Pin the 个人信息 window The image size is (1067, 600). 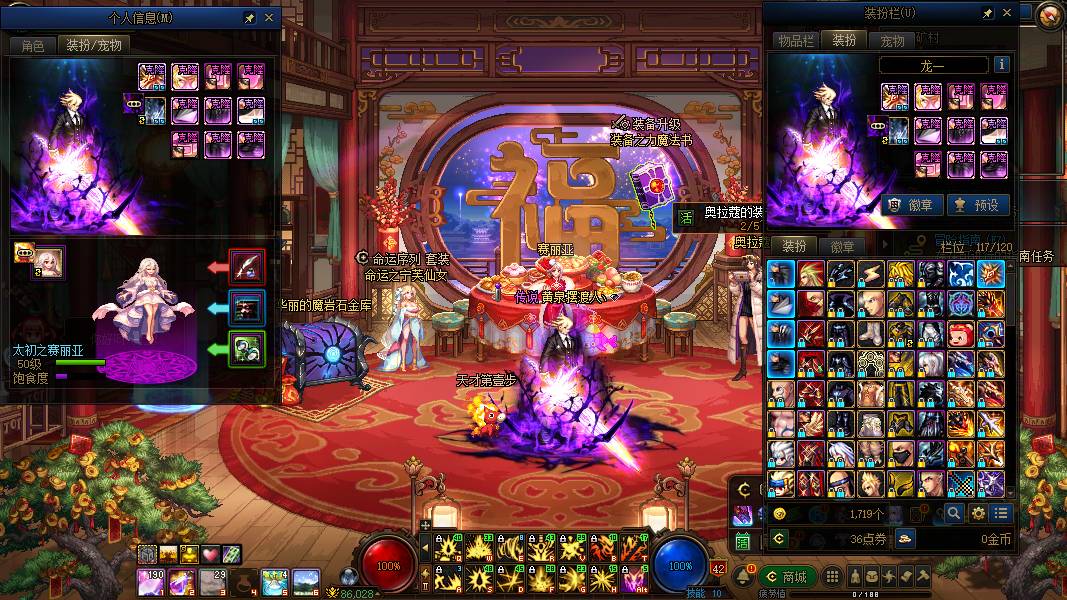(x=249, y=18)
